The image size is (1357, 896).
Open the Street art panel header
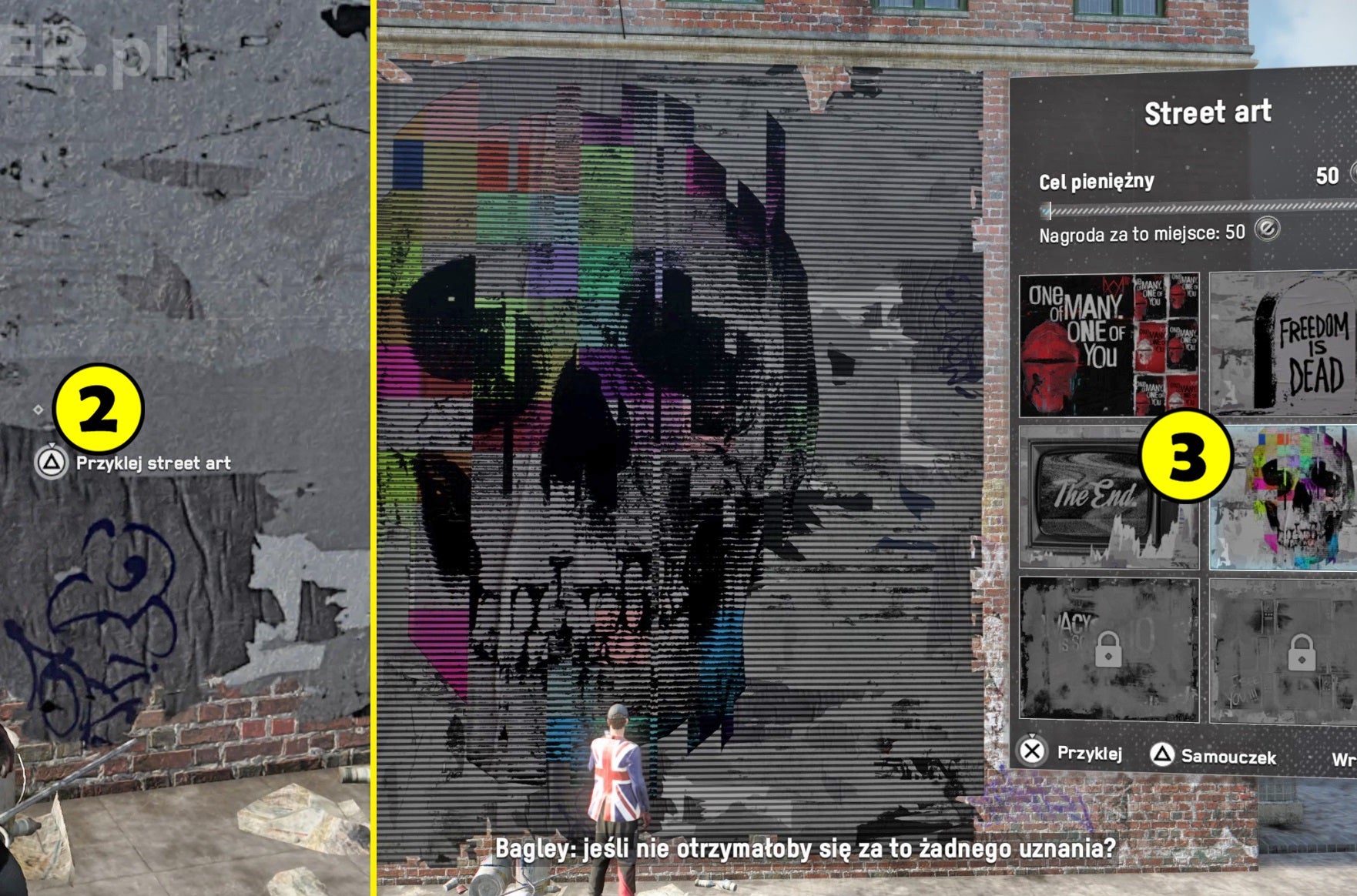click(x=1207, y=112)
